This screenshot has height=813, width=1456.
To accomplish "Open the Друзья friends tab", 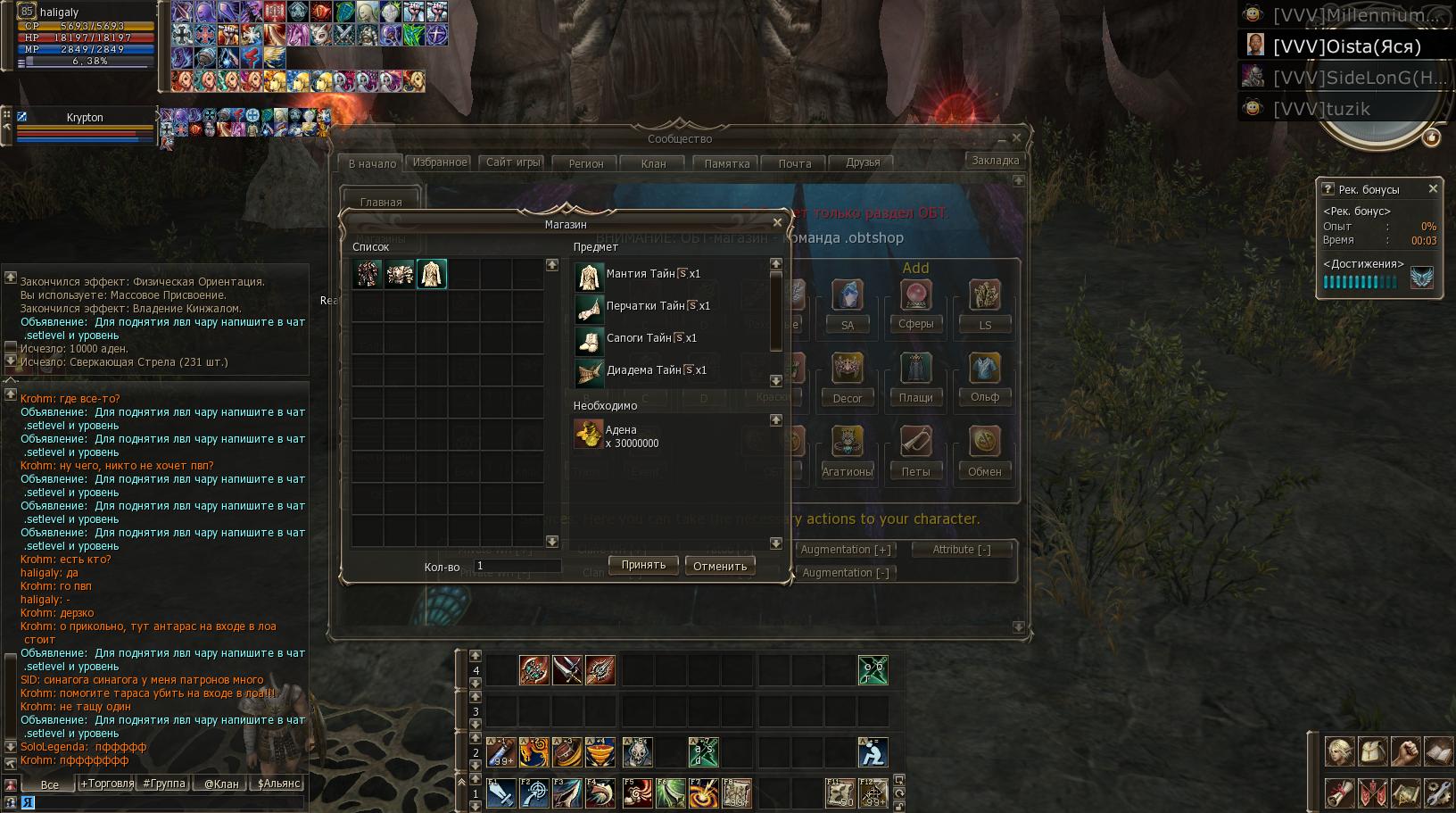I will (x=863, y=162).
